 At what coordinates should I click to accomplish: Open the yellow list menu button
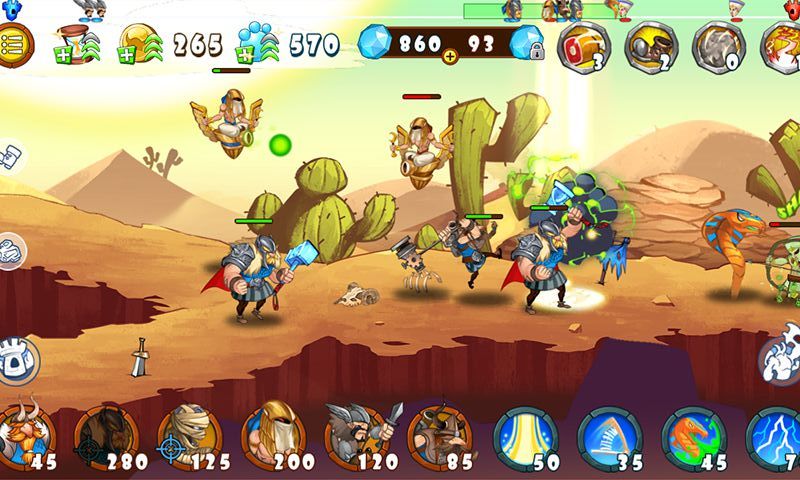click(14, 42)
